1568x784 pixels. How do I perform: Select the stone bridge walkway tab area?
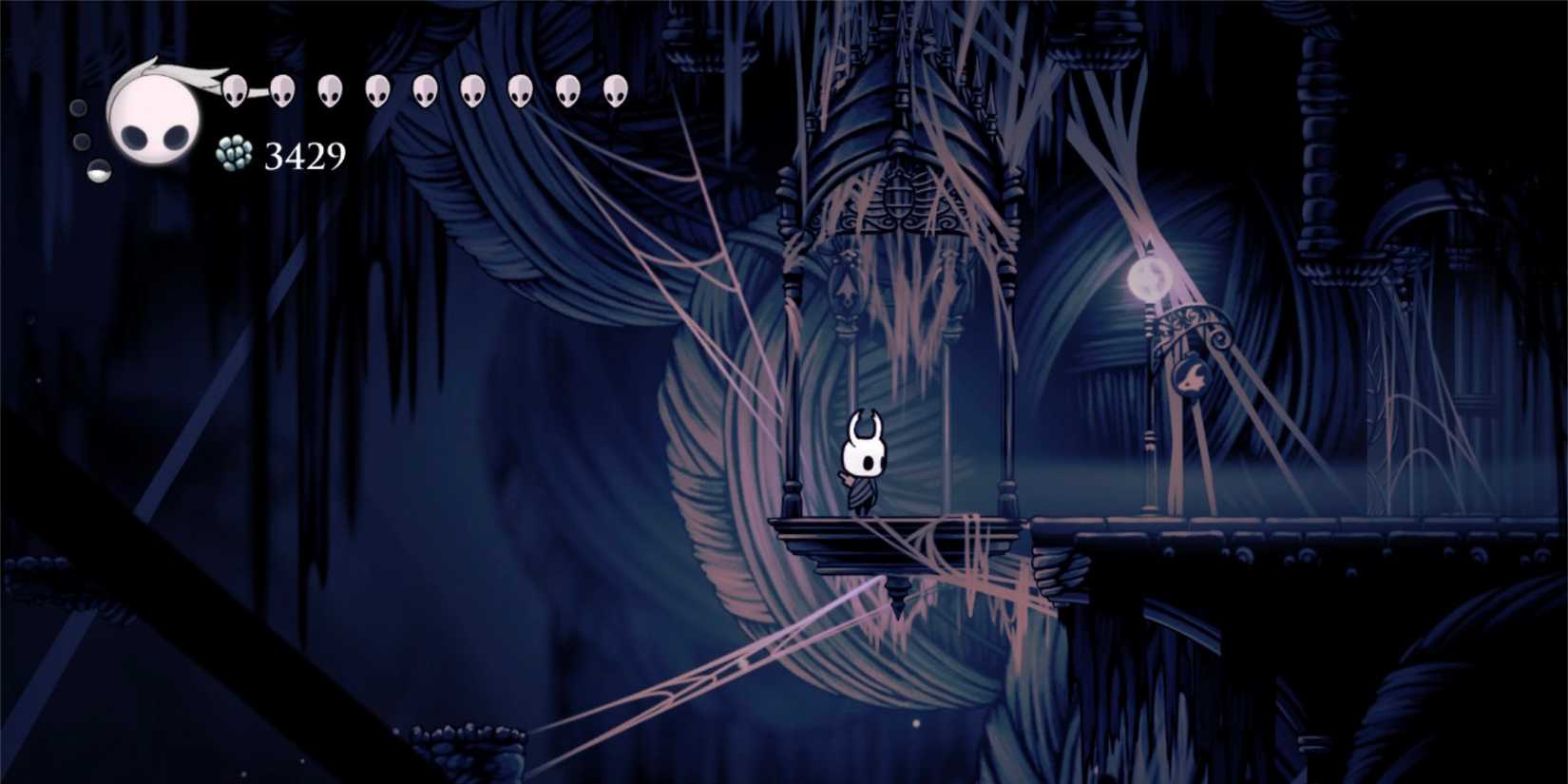pos(1283,532)
